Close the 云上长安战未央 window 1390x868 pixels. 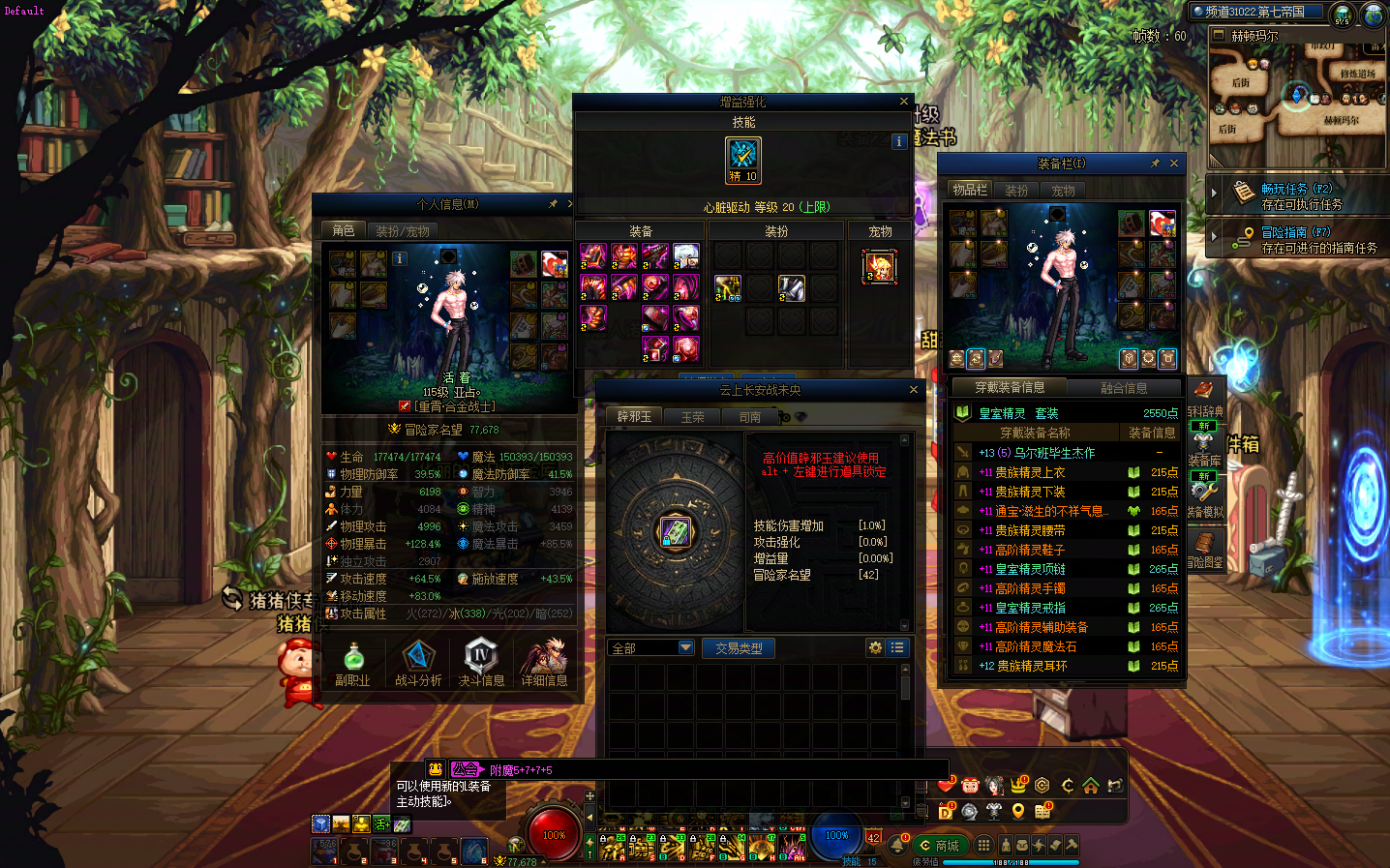(x=913, y=390)
